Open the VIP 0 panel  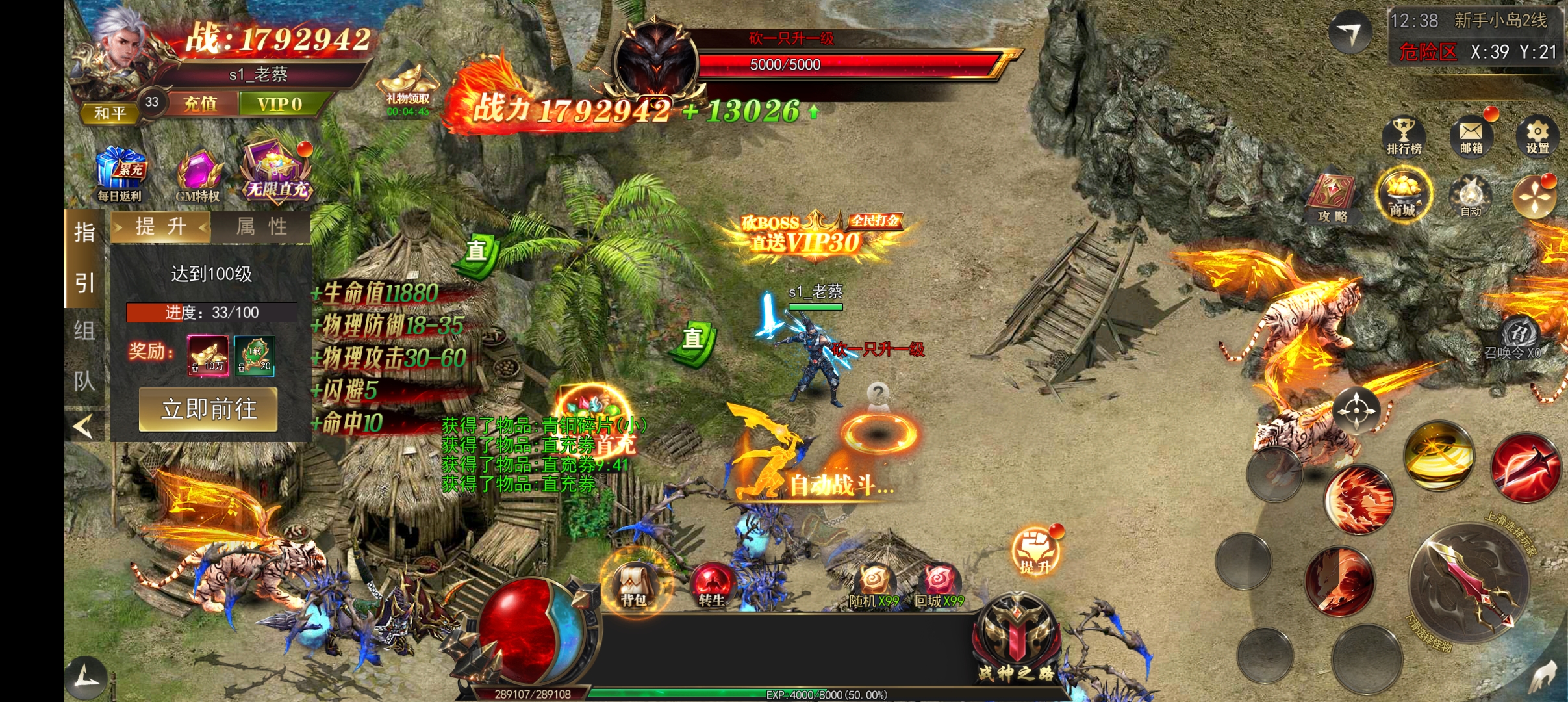coord(279,104)
